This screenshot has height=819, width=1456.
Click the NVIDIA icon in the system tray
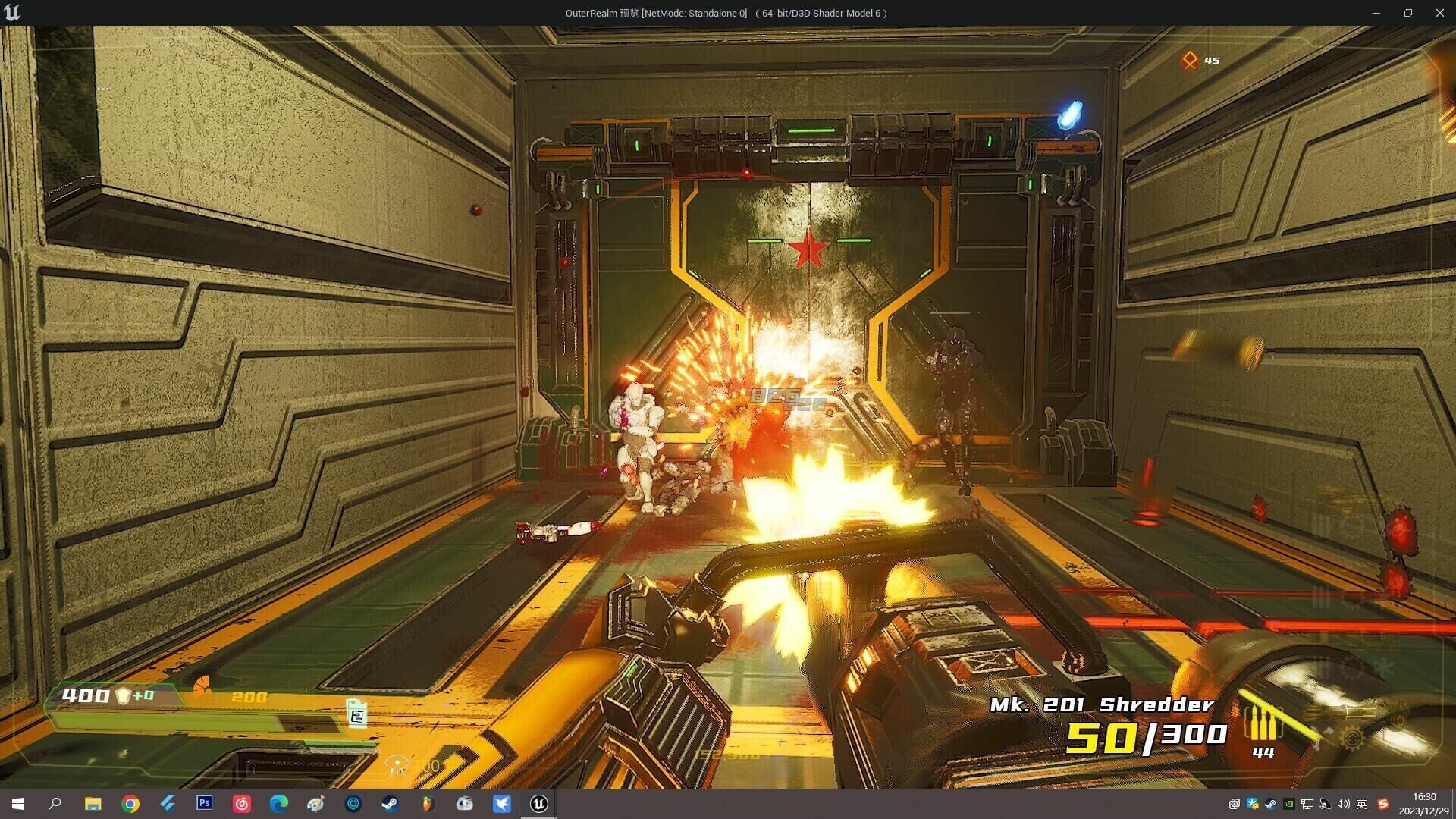tap(1289, 804)
